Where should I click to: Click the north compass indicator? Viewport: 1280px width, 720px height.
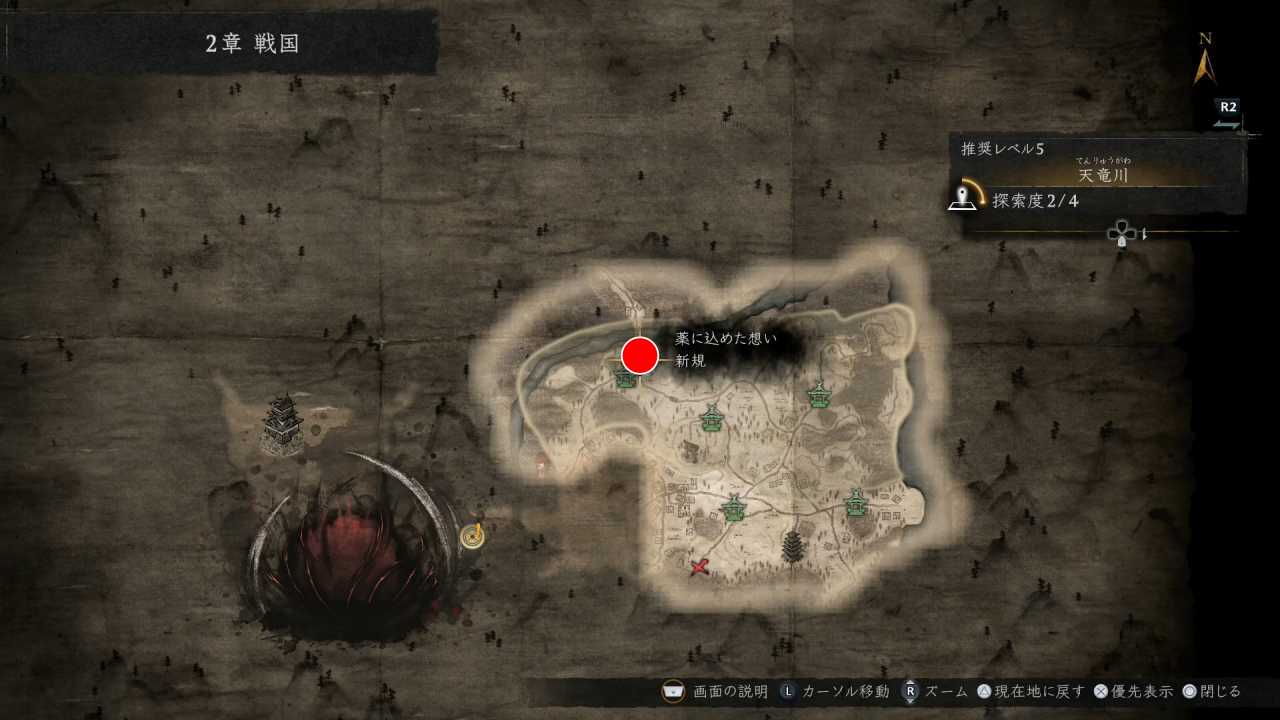point(1205,60)
